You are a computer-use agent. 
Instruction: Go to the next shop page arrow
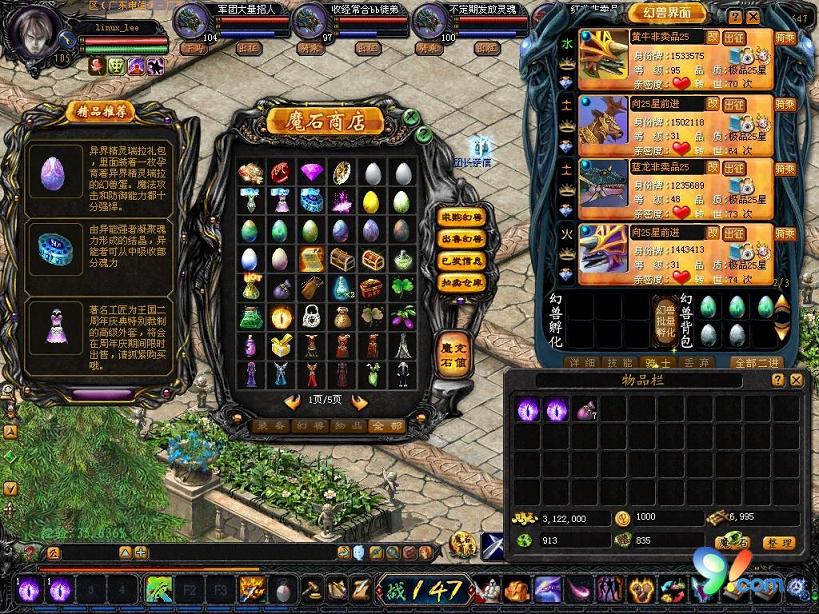click(x=359, y=403)
